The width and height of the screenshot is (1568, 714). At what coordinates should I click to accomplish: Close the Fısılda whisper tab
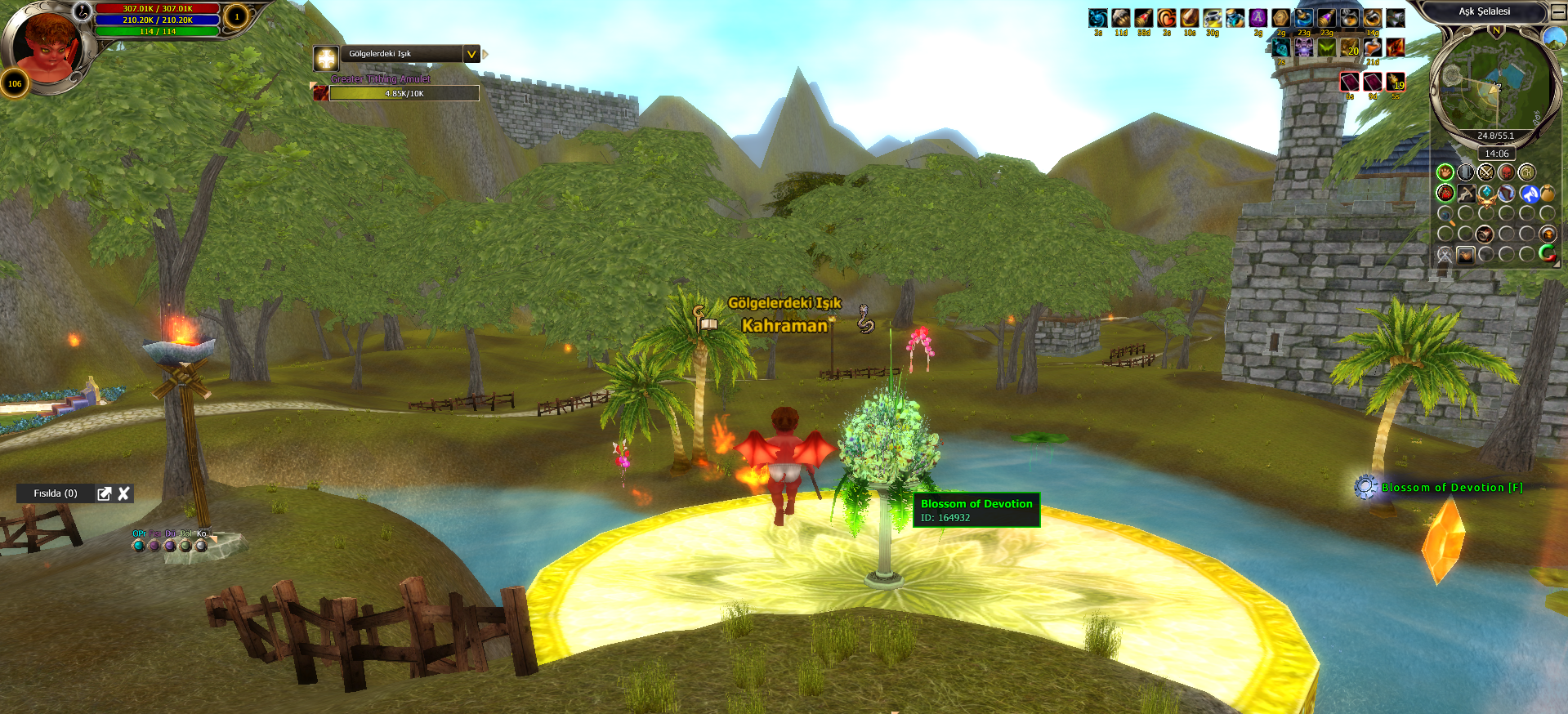point(124,493)
